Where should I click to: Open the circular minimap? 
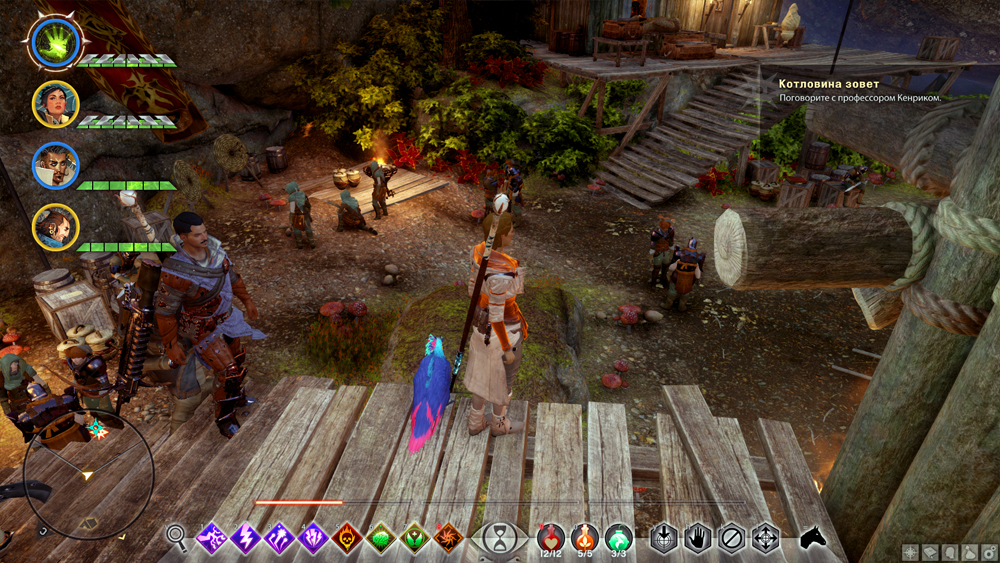click(x=88, y=475)
